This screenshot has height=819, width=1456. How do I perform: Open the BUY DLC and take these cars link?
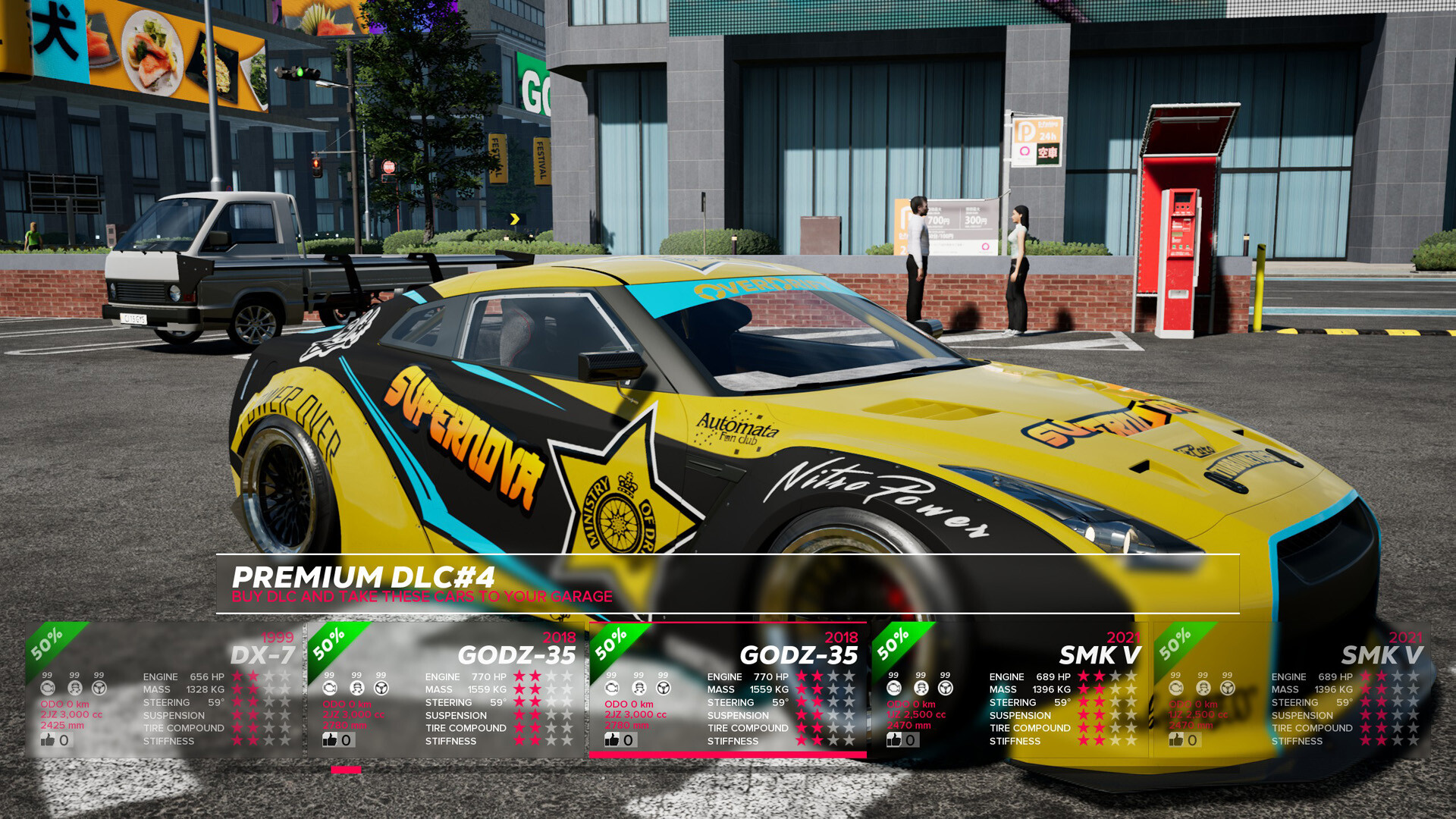422,597
